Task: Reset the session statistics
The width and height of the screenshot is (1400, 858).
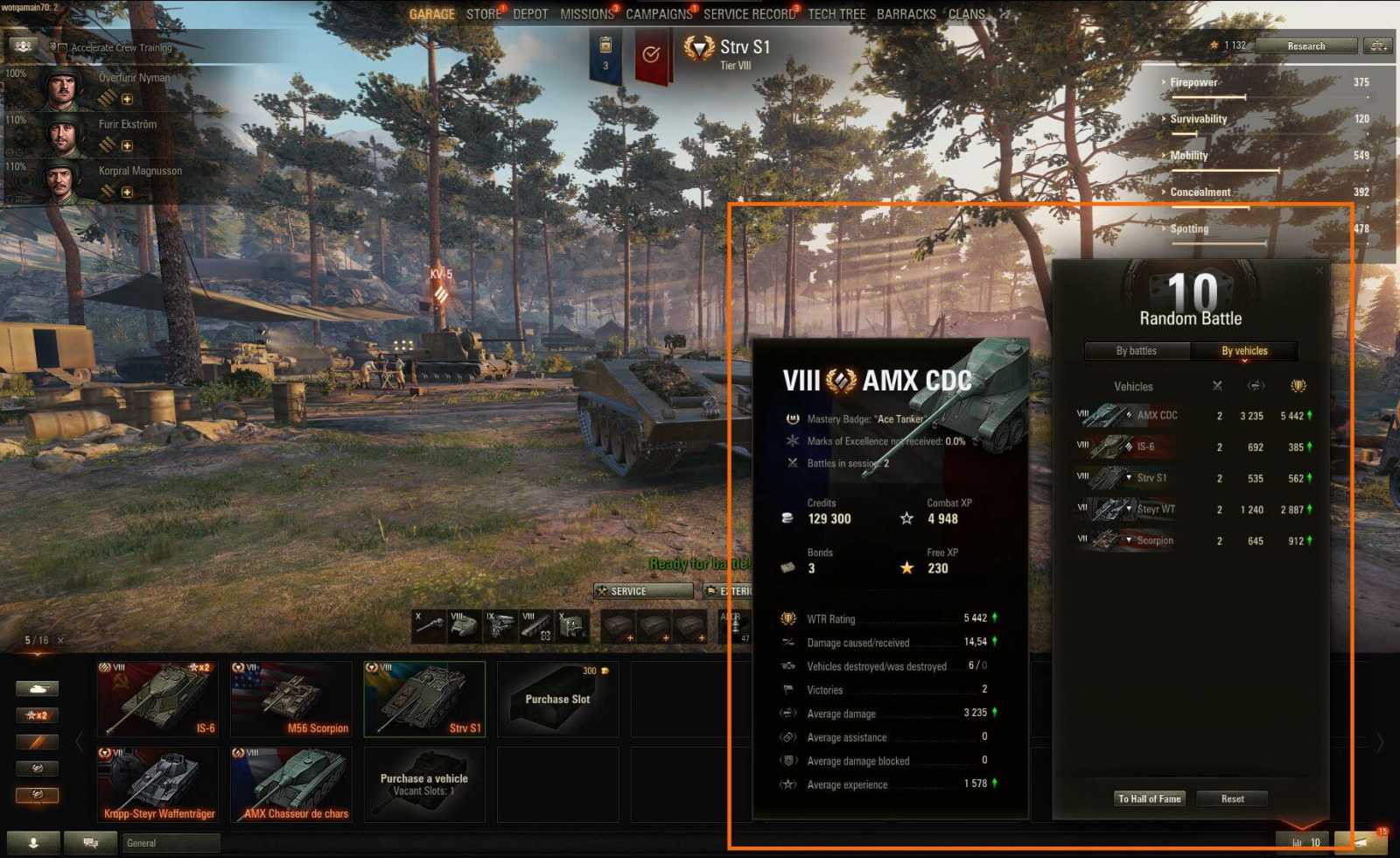Action: click(1232, 798)
